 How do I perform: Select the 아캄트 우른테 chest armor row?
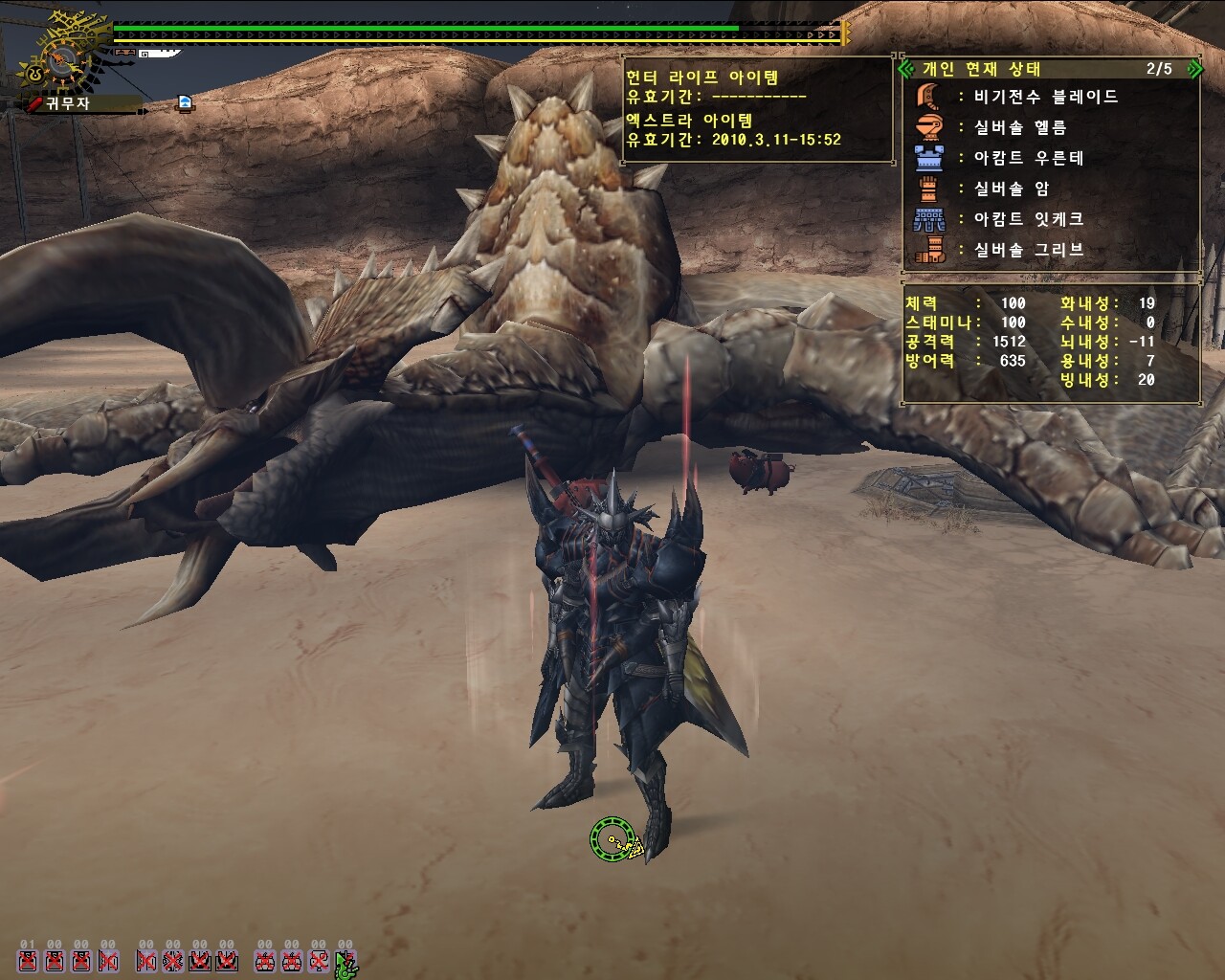click(1028, 158)
